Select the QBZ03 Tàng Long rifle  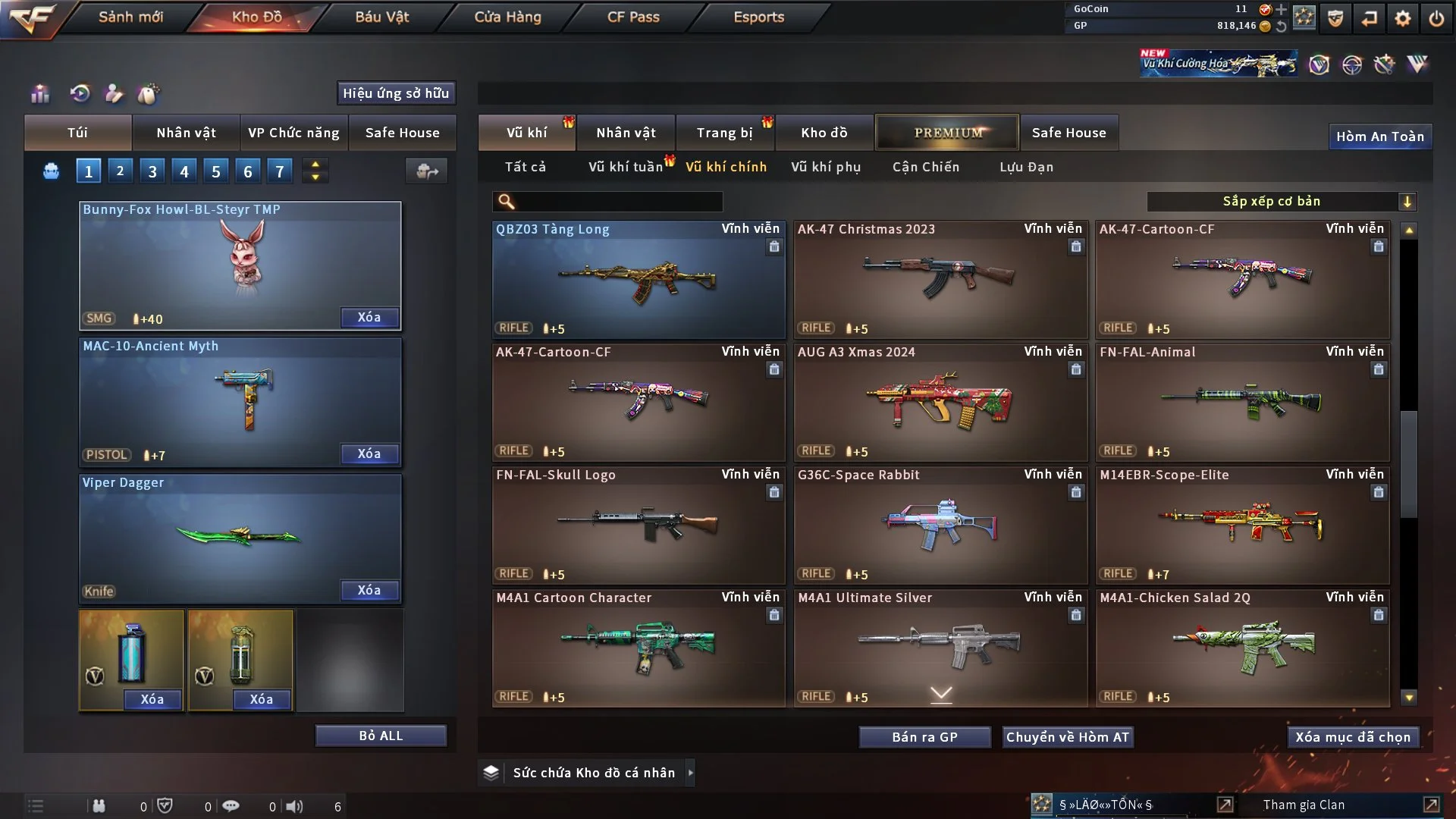click(x=639, y=281)
